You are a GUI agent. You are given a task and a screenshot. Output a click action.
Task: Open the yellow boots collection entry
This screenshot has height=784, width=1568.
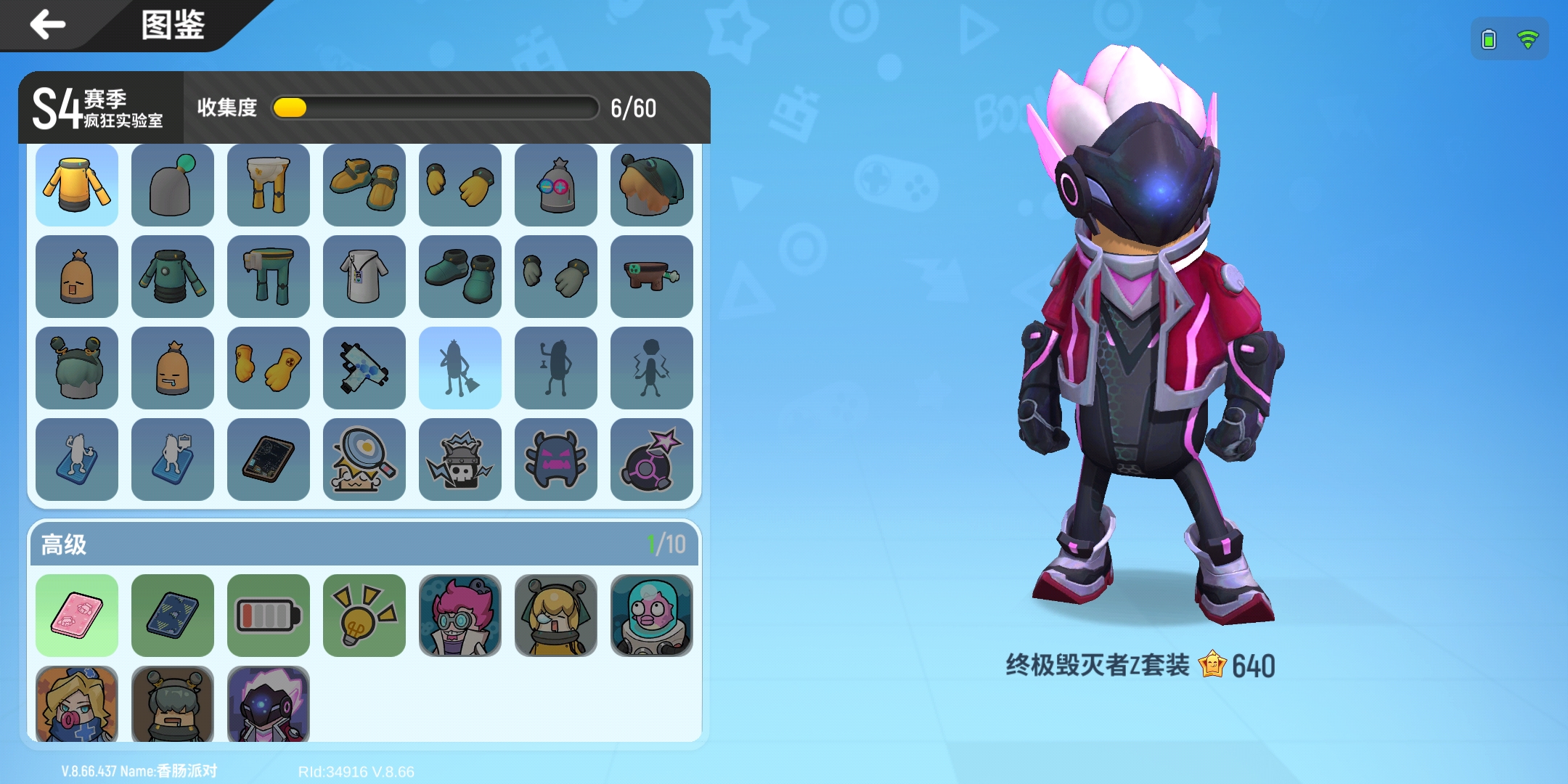(364, 184)
